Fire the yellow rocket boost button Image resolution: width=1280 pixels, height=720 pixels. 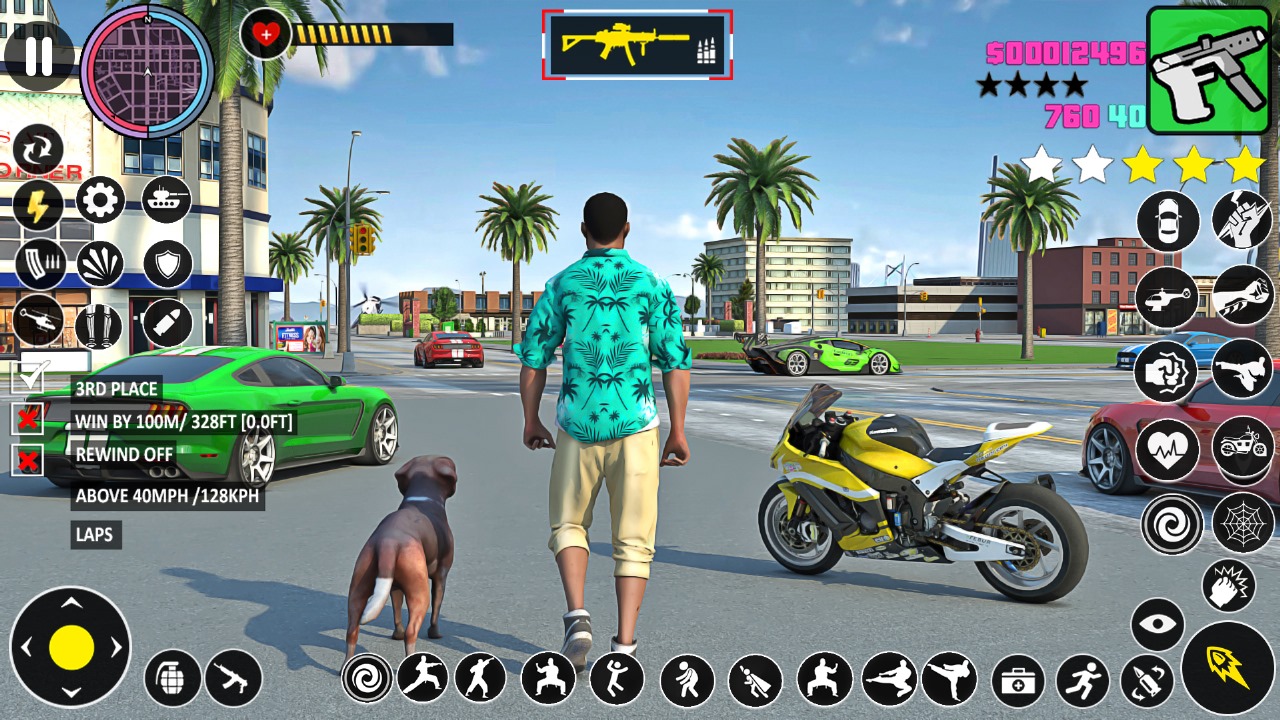click(1228, 667)
